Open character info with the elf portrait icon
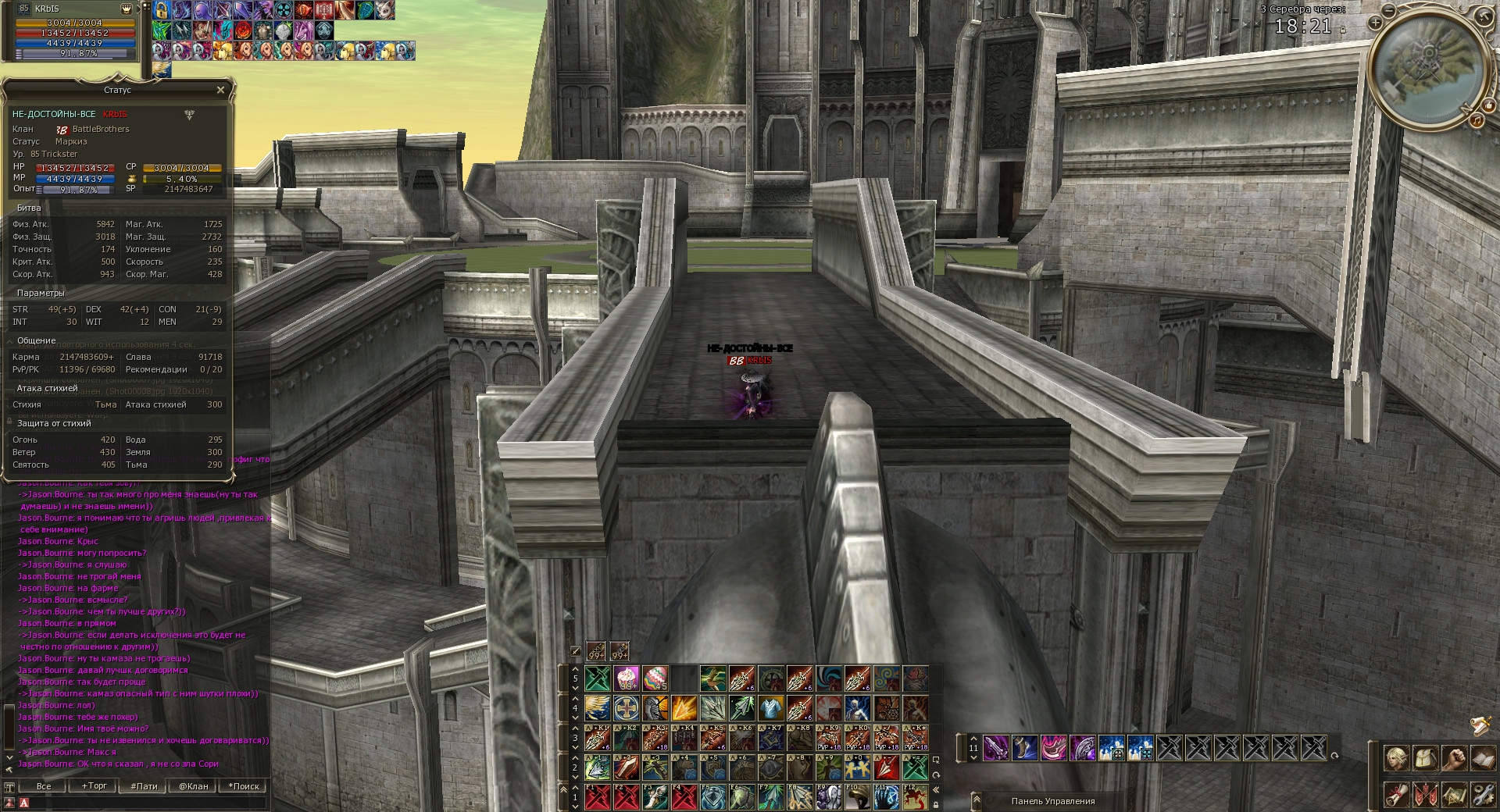Image resolution: width=1500 pixels, height=812 pixels. pos(1396,758)
